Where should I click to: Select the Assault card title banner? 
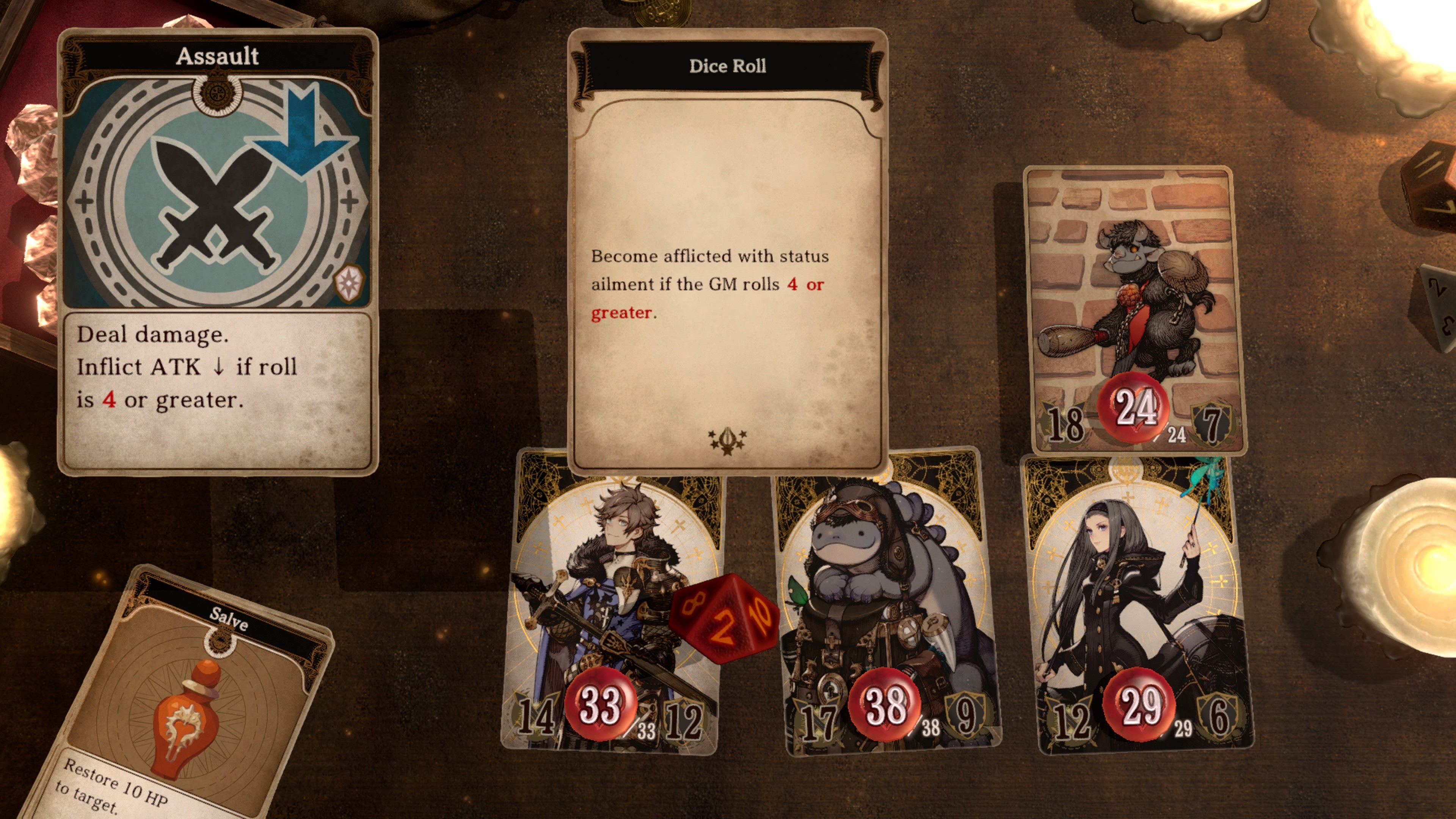tap(218, 56)
